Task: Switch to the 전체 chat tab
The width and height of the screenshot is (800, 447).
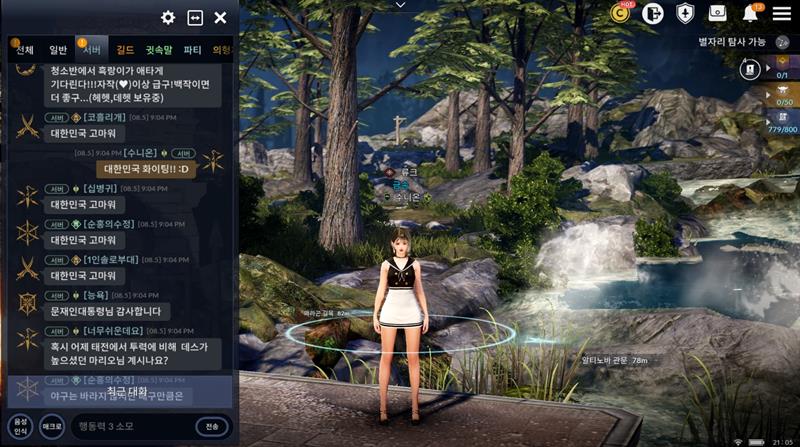Action: [24, 50]
